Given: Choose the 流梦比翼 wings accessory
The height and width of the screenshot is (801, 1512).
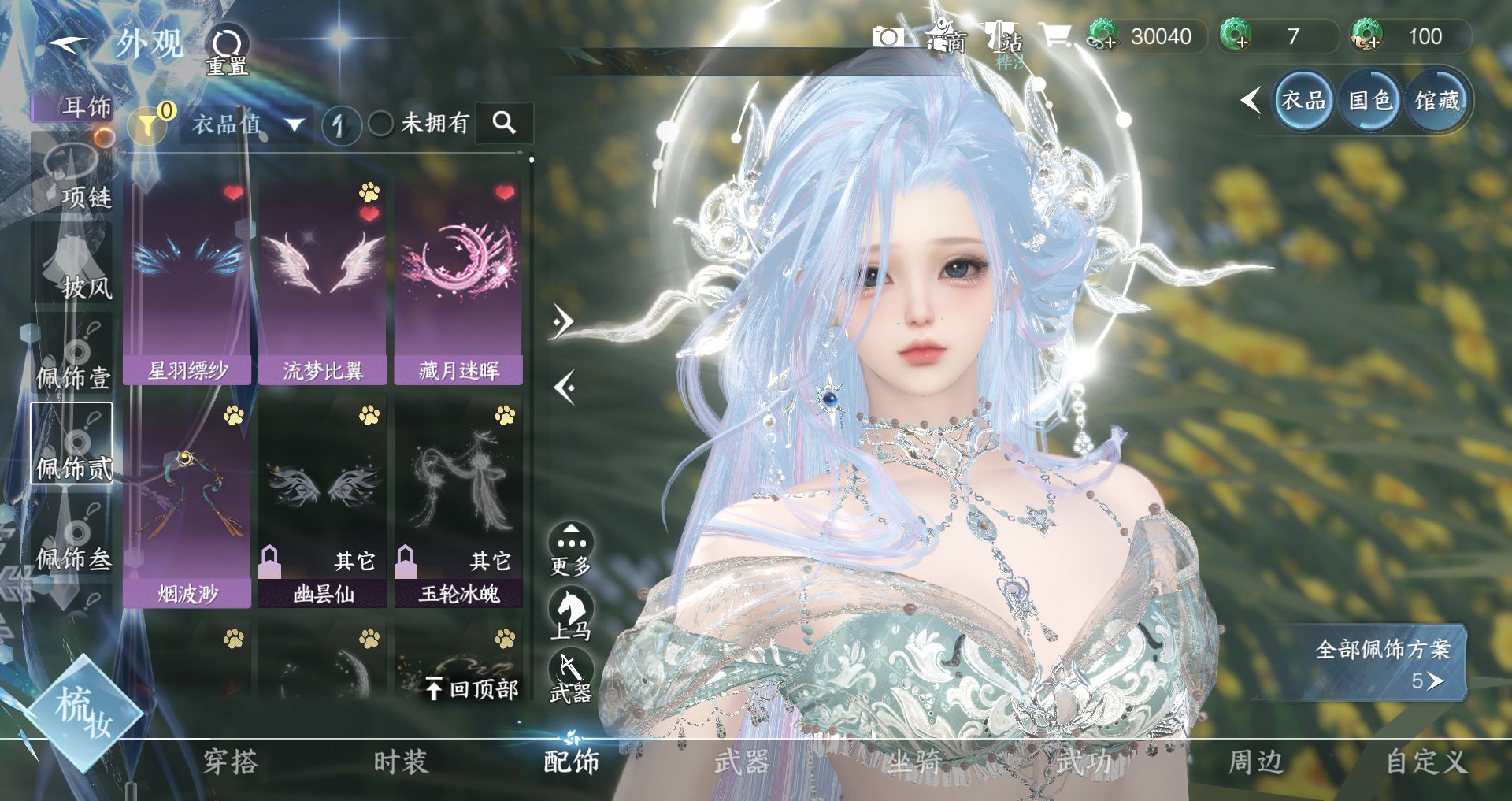Looking at the screenshot, I should click(323, 281).
